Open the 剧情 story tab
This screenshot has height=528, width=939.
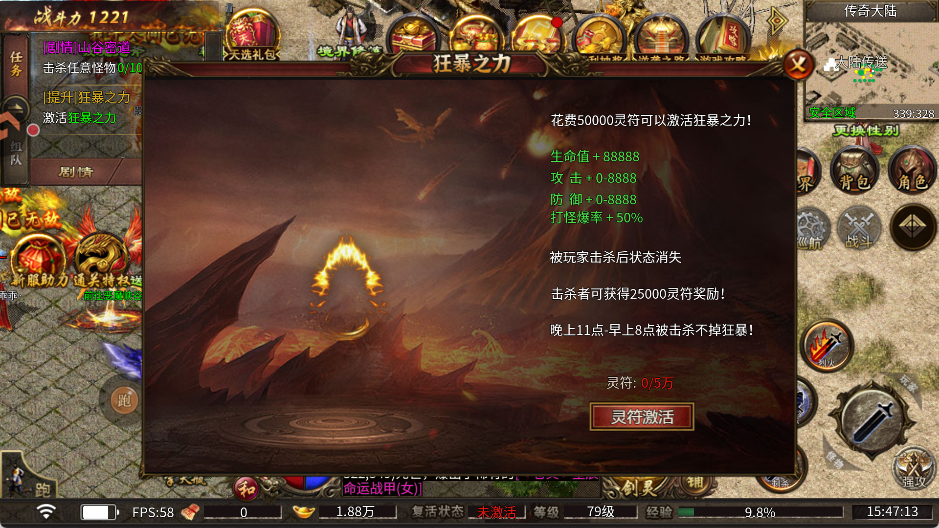76,171
